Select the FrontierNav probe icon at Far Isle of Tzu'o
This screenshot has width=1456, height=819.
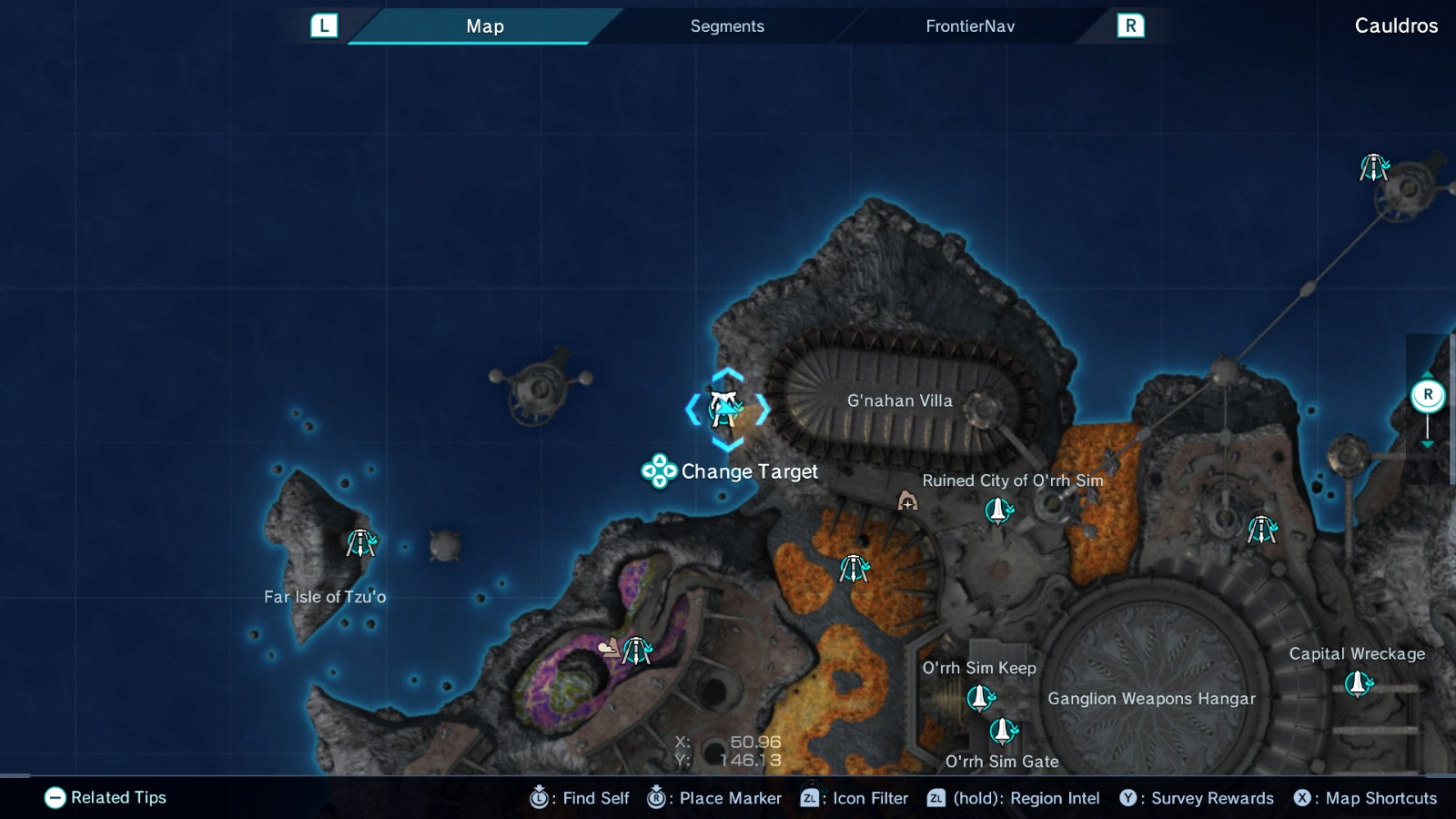coord(360,542)
